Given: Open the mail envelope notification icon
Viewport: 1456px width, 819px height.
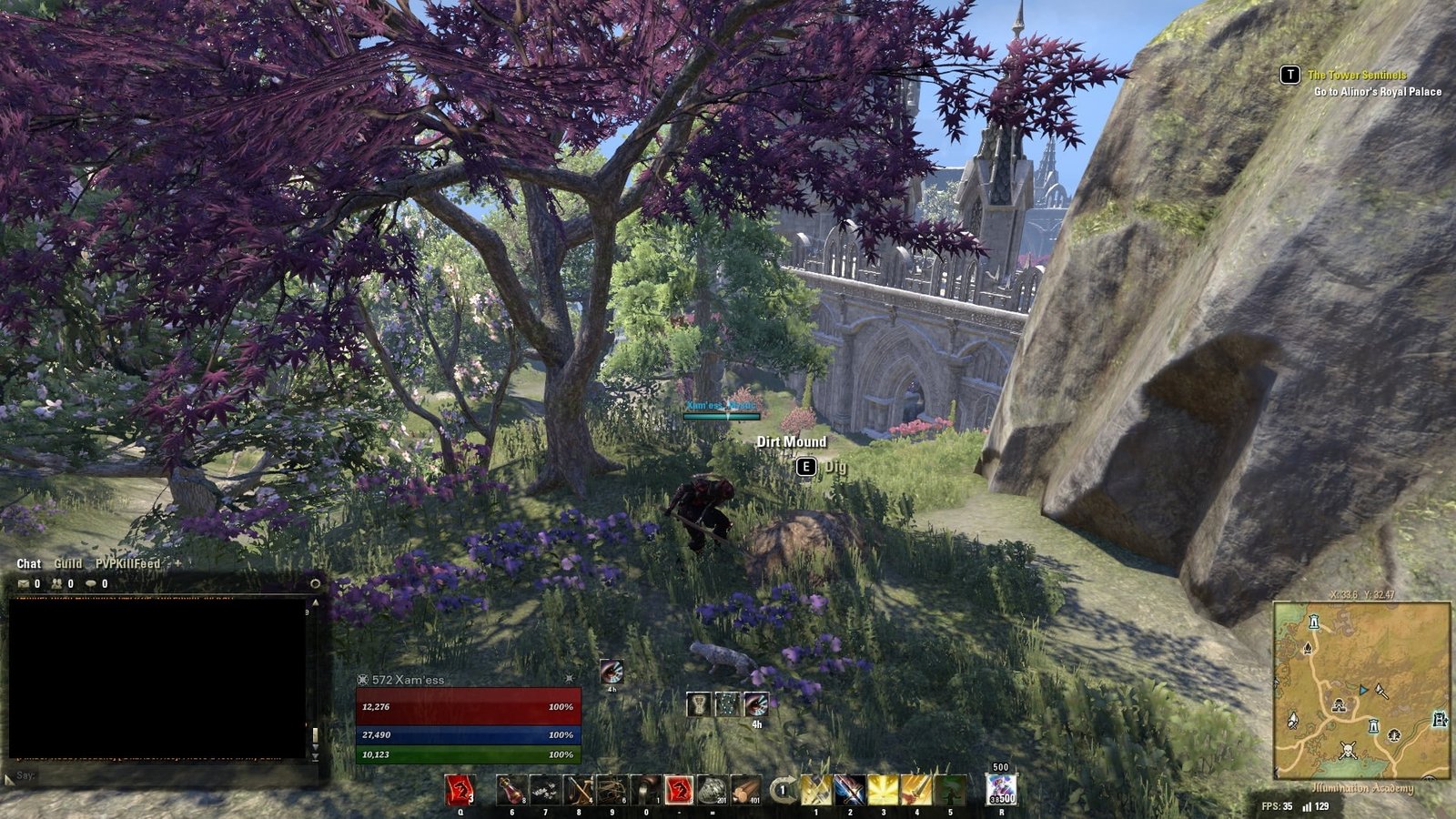Looking at the screenshot, I should coord(24,584).
